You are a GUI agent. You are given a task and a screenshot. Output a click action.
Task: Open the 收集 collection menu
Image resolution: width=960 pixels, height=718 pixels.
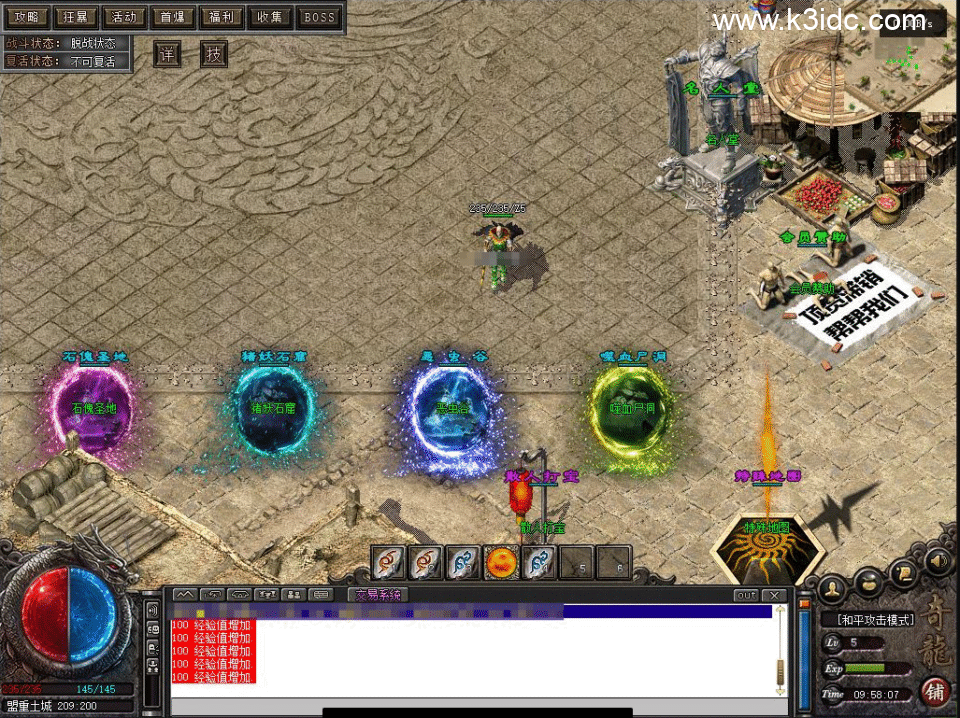coord(270,17)
